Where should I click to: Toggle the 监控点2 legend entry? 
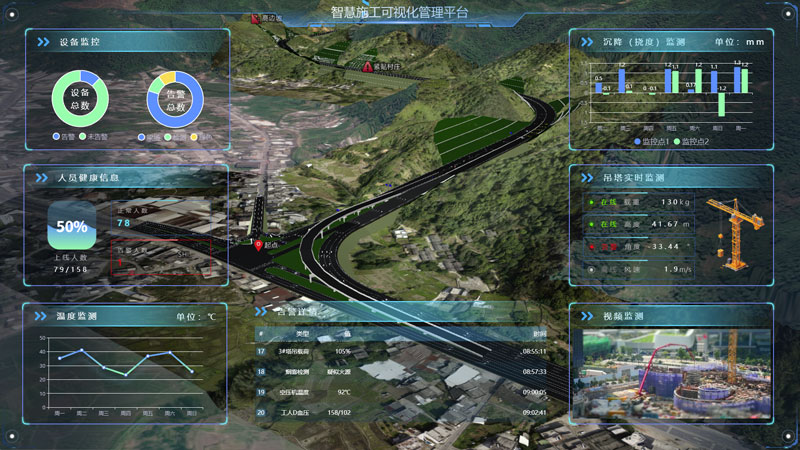(696, 141)
